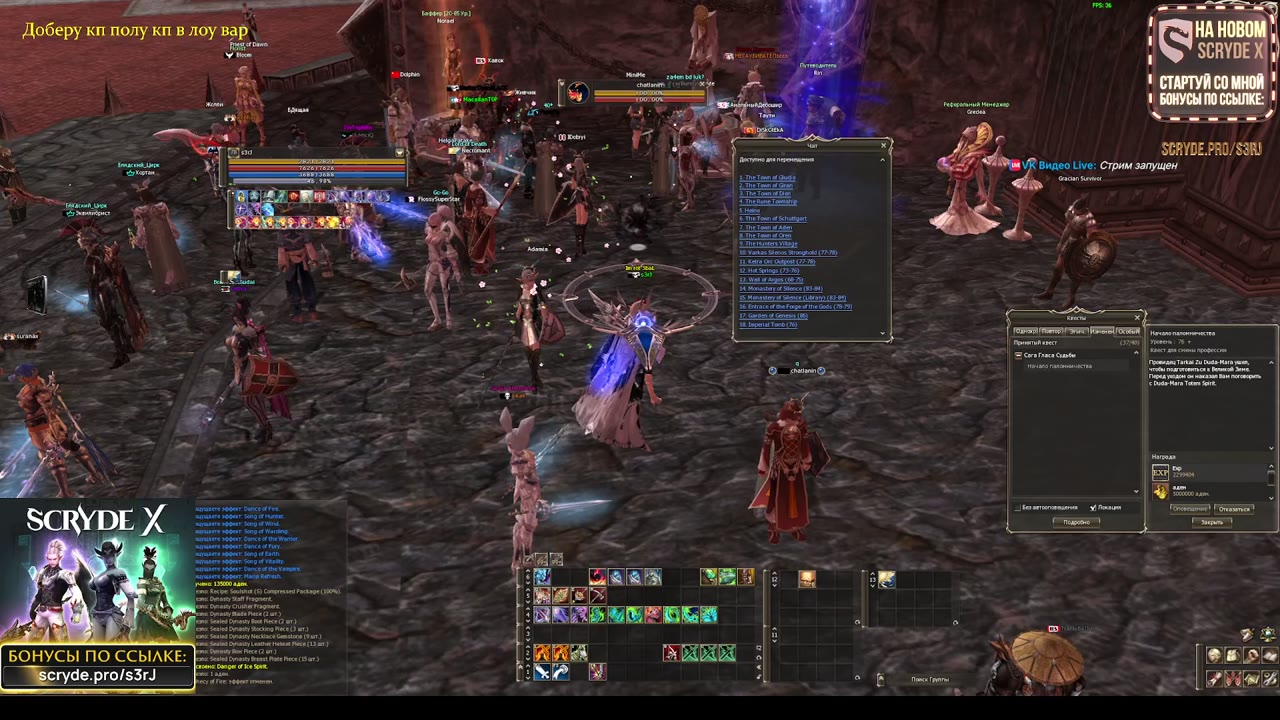Screen dimensions: 1280x720
Task: Click the Подробно button
Action: coord(1076,522)
